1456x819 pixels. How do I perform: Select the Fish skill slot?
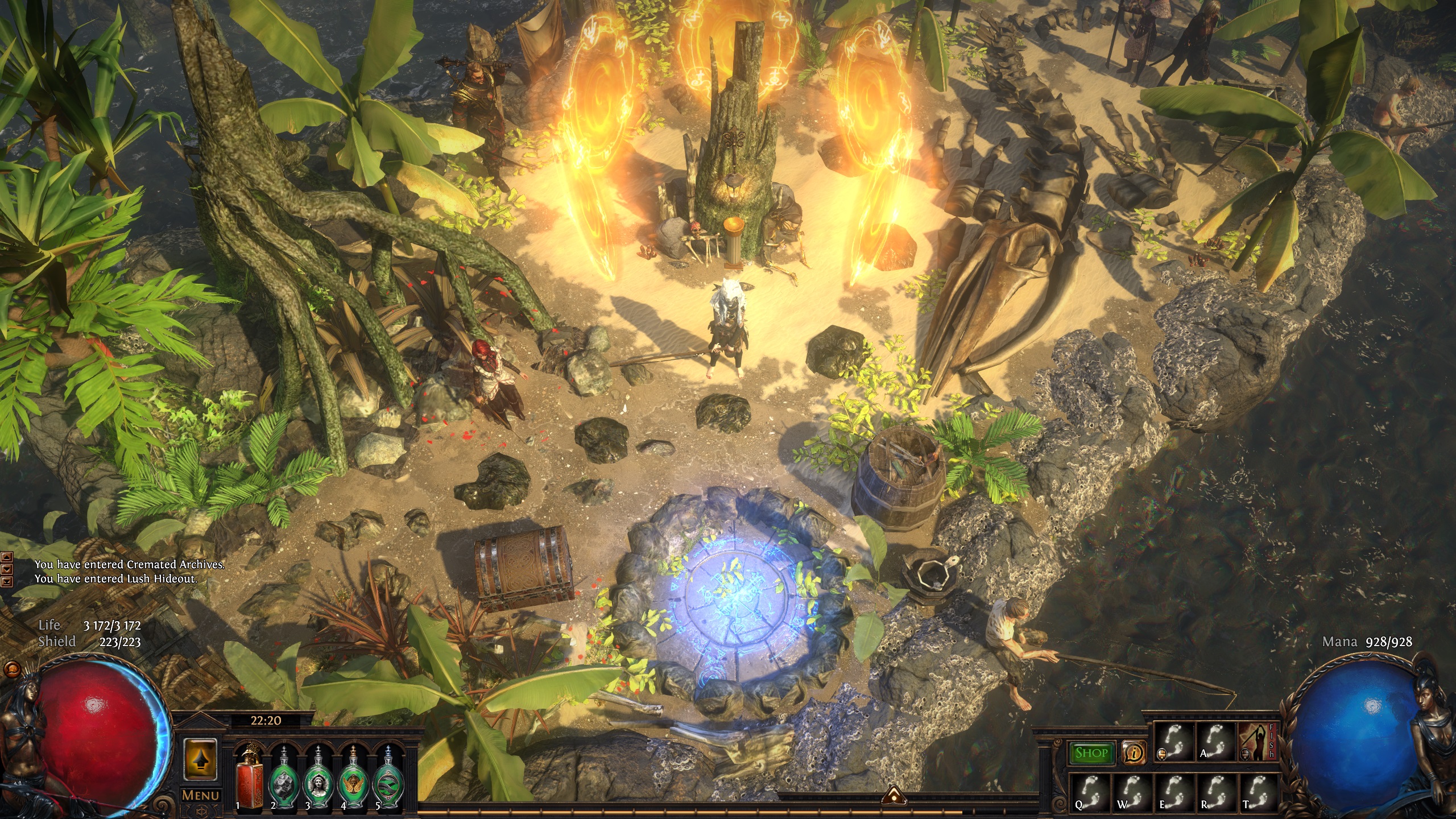[1258, 742]
